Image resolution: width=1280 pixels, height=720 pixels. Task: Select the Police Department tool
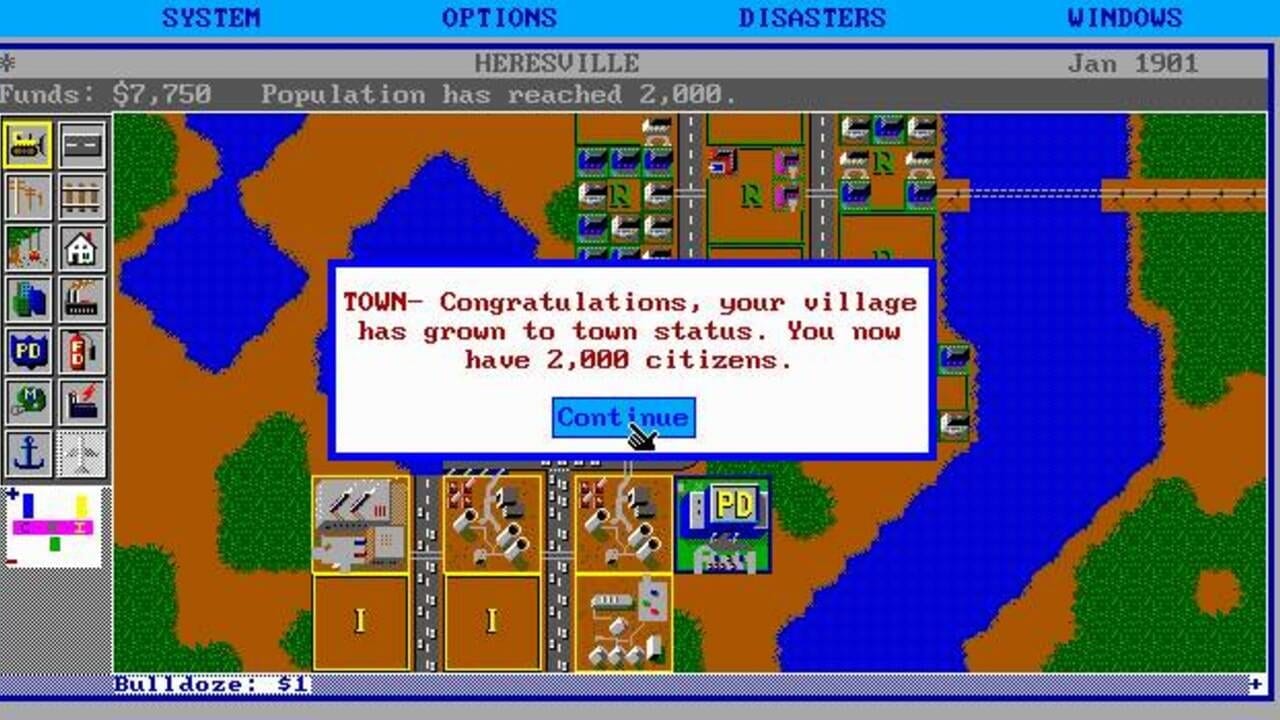pyautogui.click(x=28, y=351)
